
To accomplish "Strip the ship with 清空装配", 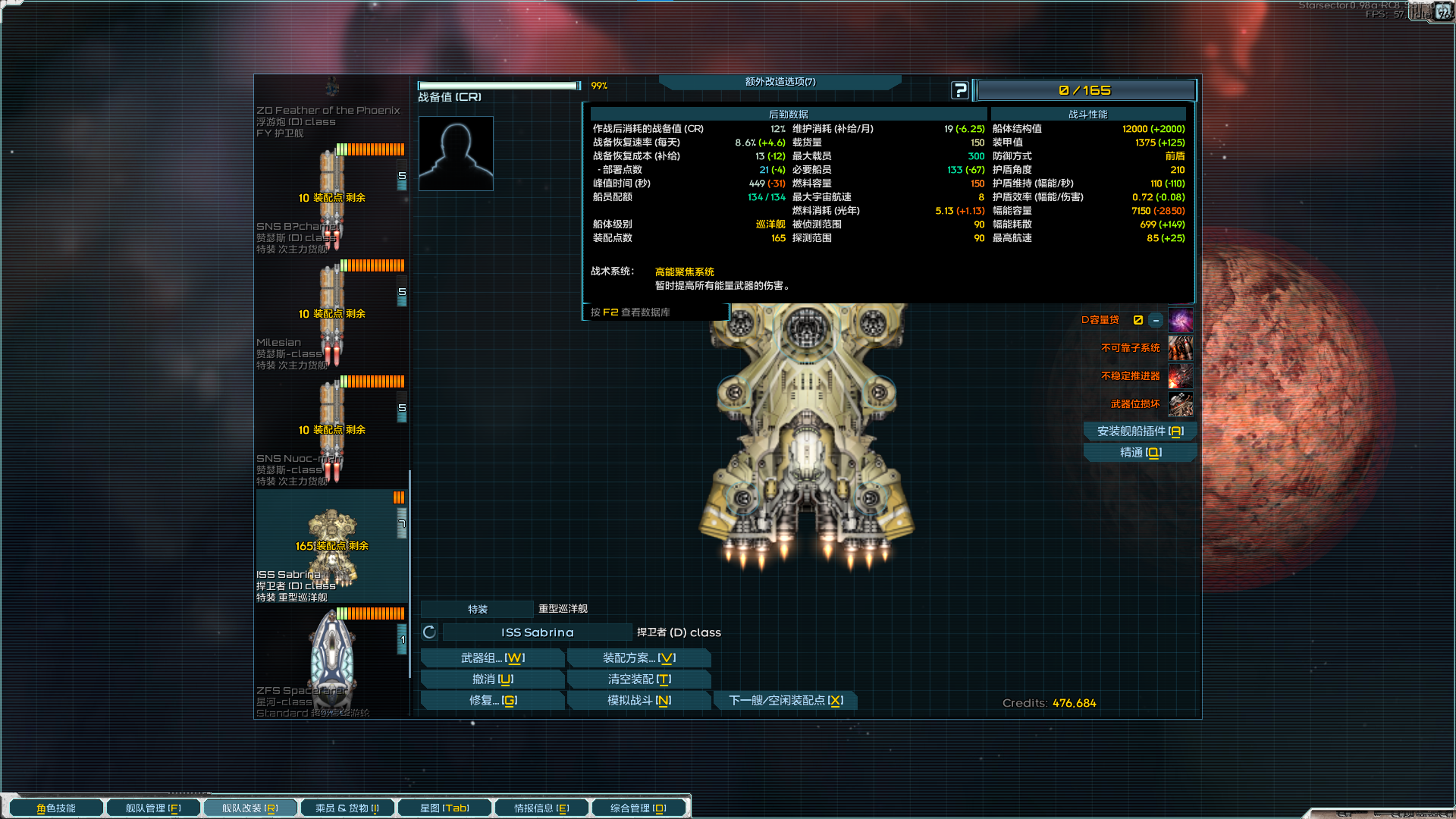I will pos(639,679).
